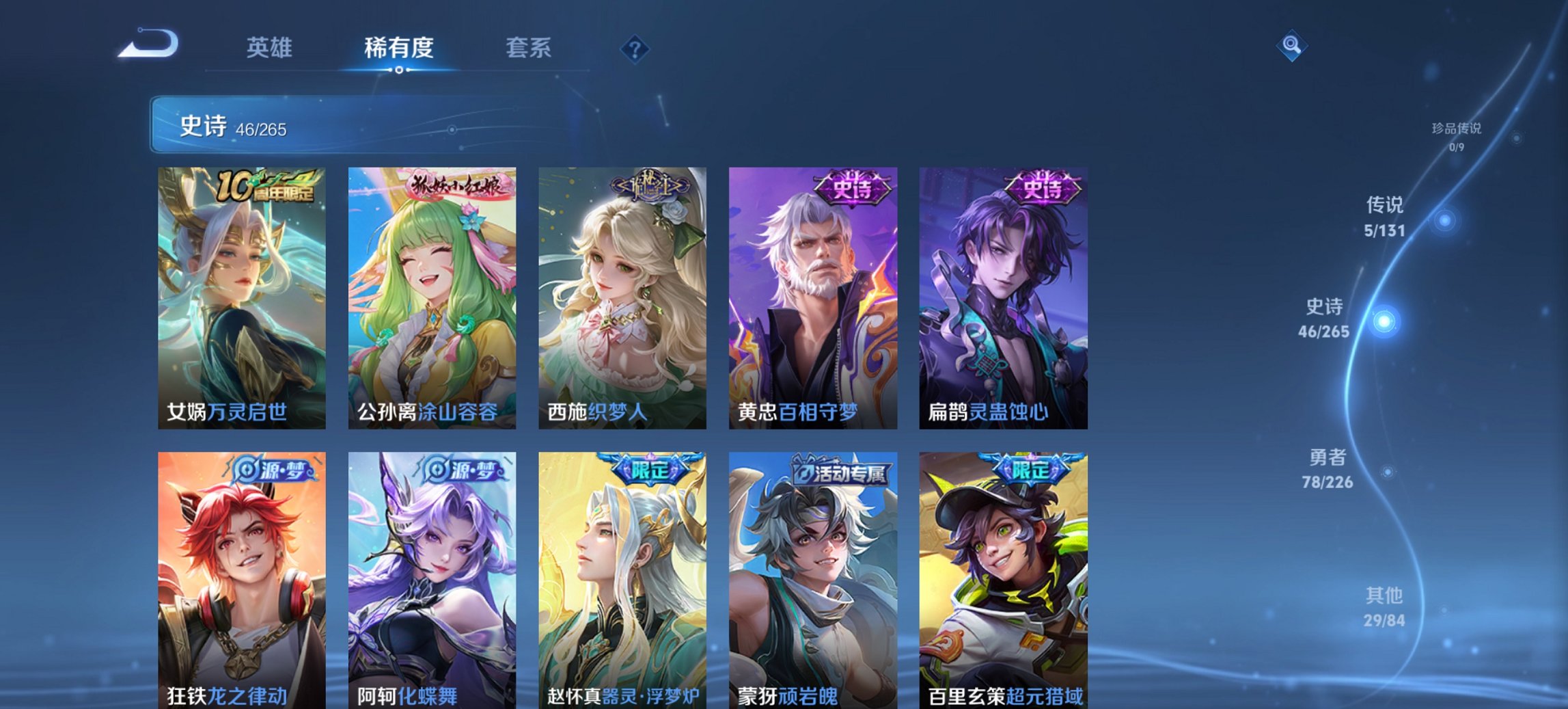Click the back arrow at top left

(149, 44)
